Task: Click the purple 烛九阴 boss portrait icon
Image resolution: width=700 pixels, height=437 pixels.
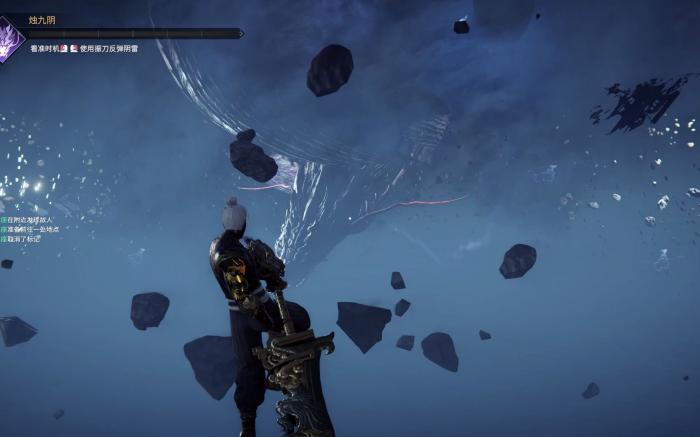Action: coord(9,40)
